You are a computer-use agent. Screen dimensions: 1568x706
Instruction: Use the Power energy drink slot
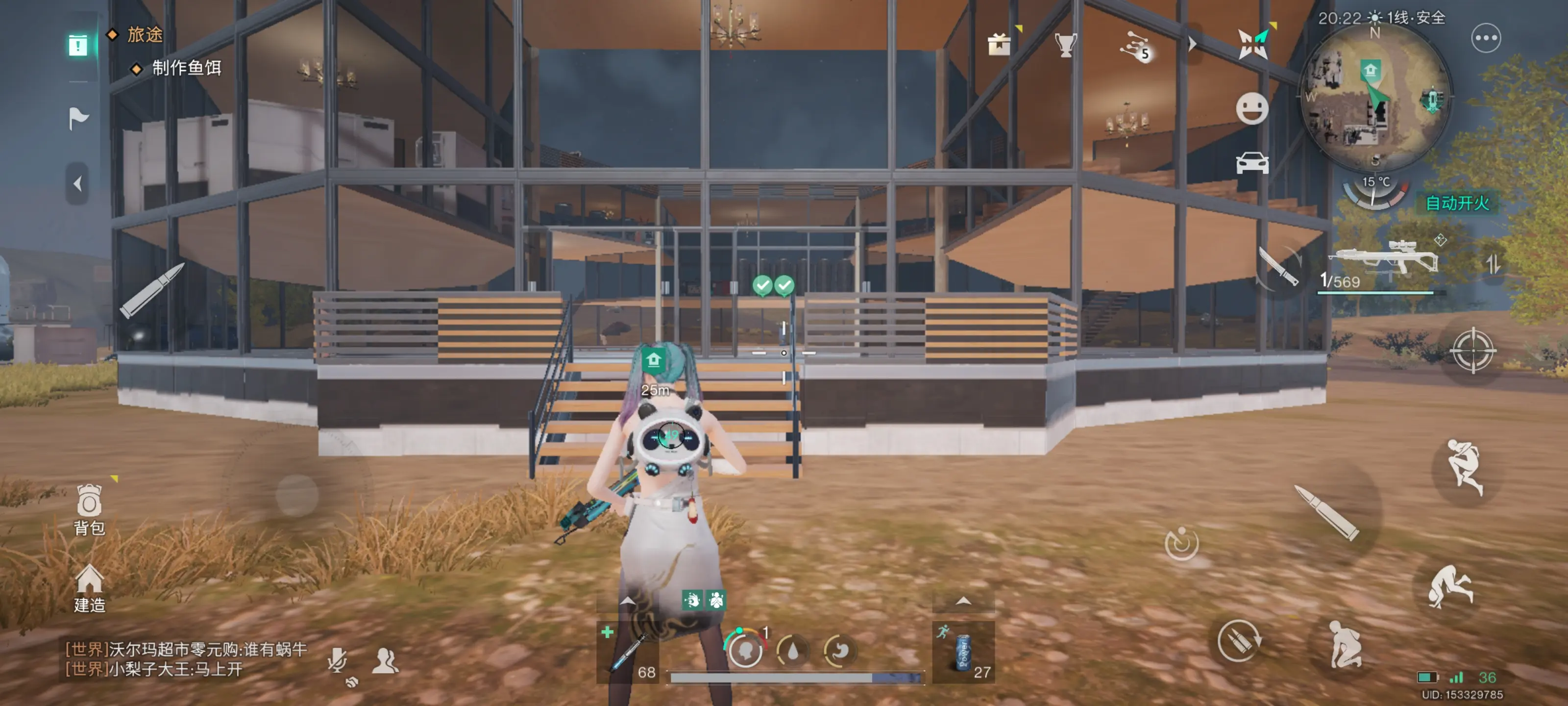coord(963,653)
